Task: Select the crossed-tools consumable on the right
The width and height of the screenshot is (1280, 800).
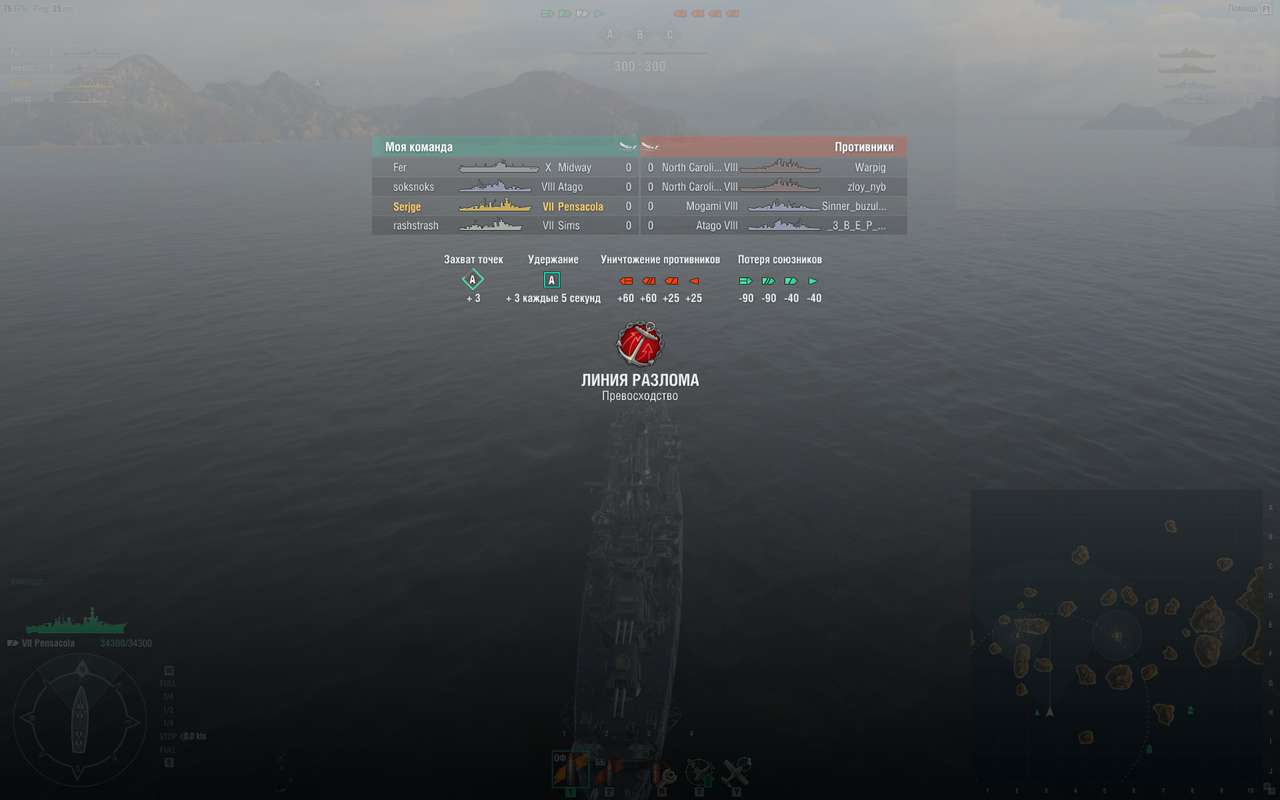Action: point(736,772)
